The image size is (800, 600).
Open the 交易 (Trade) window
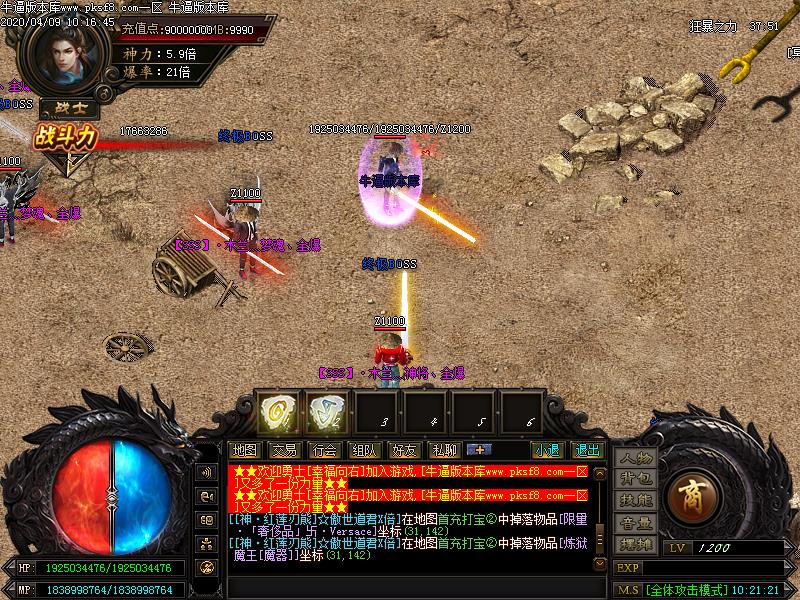tap(284, 450)
